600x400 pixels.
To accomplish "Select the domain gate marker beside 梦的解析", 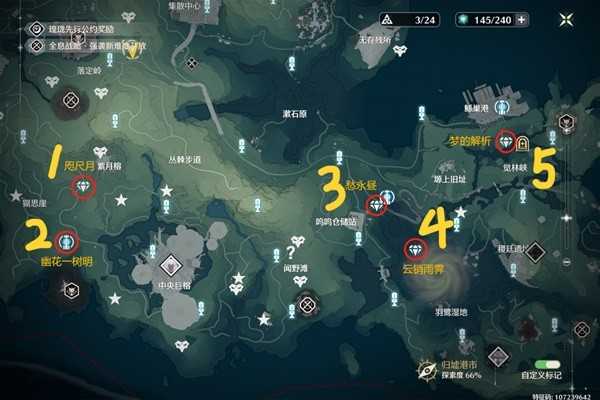I will click(522, 143).
